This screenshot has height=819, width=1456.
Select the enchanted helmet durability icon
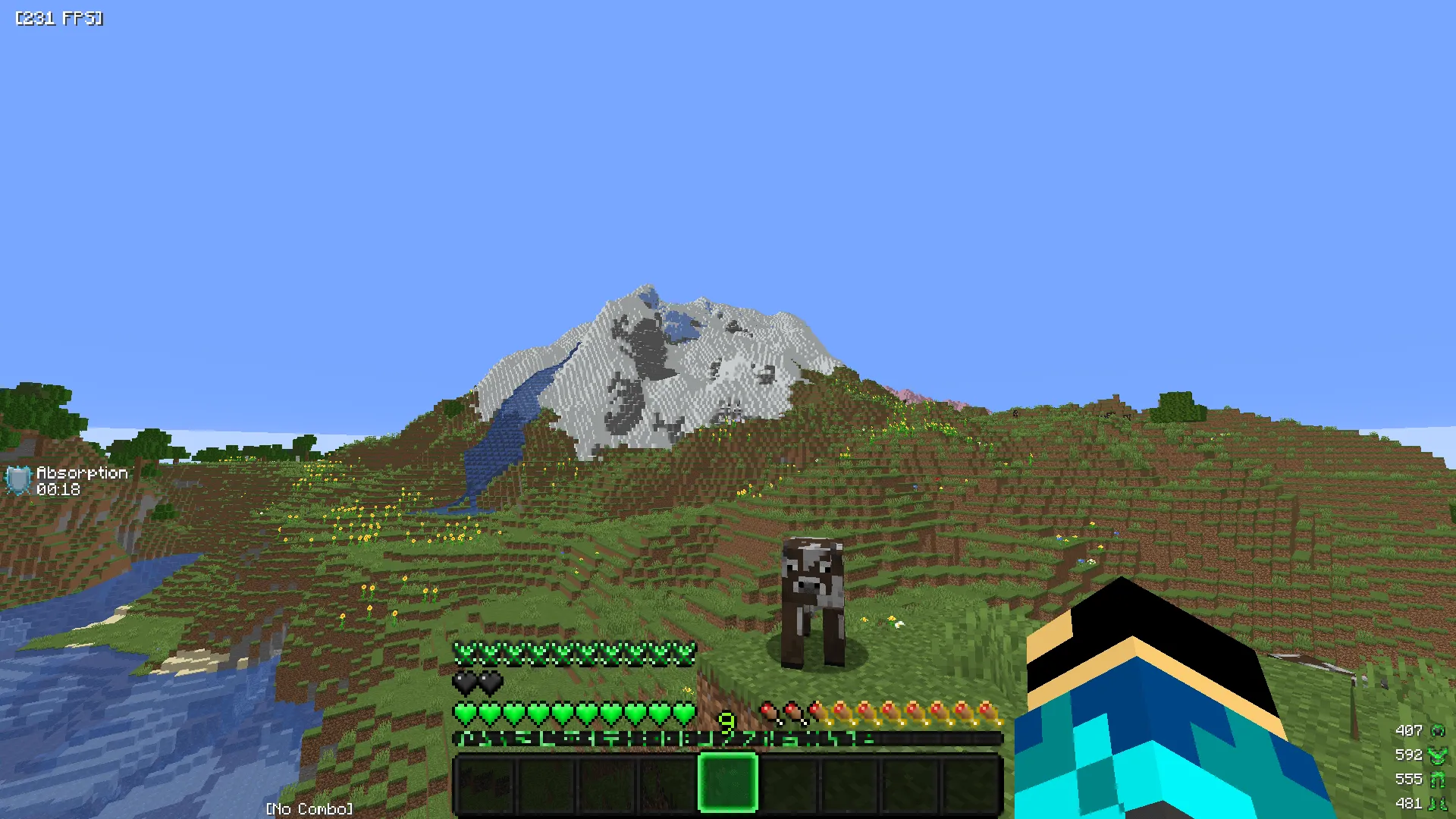pyautogui.click(x=1438, y=730)
